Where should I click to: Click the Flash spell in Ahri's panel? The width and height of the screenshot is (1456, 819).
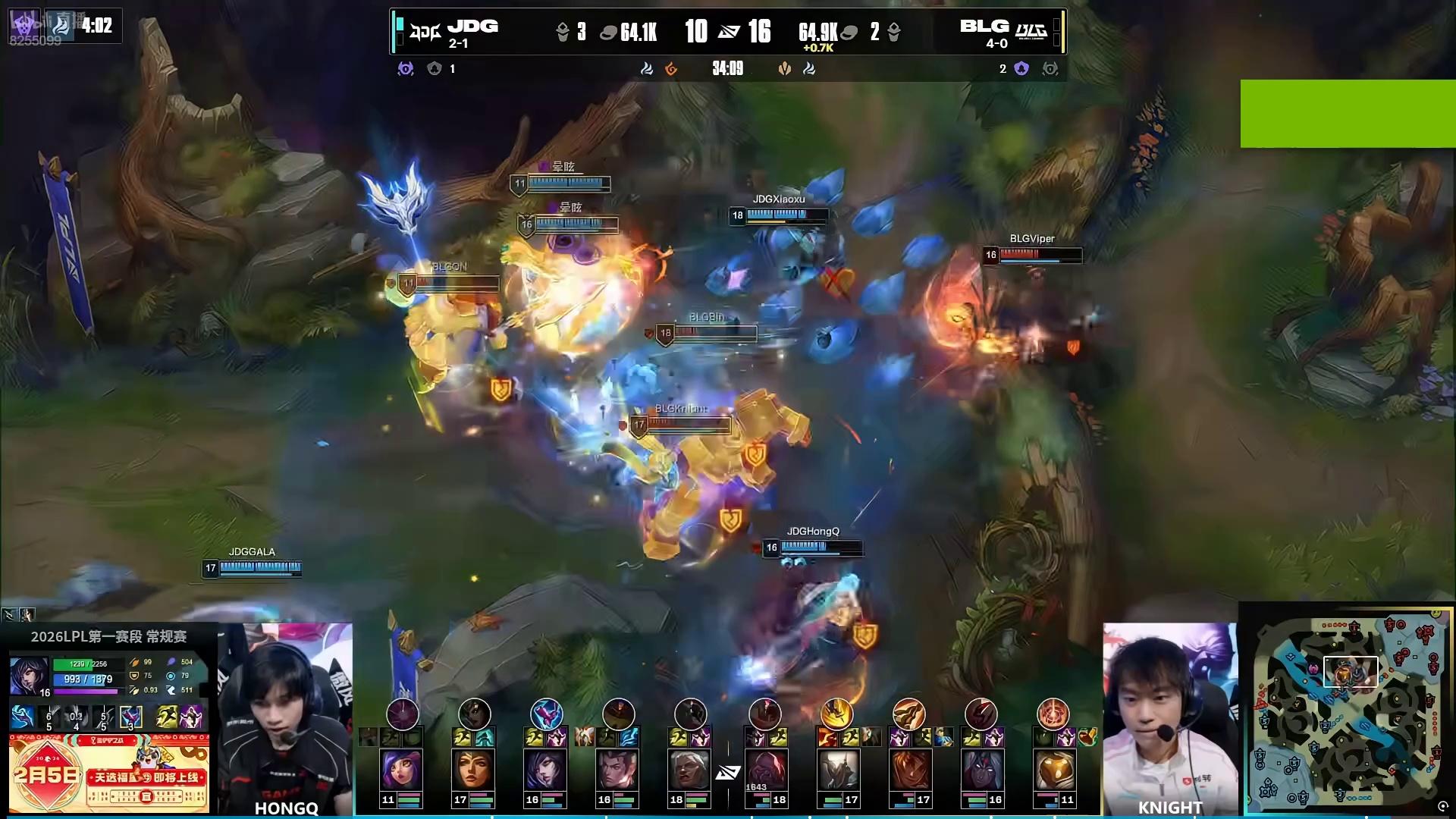[167, 717]
